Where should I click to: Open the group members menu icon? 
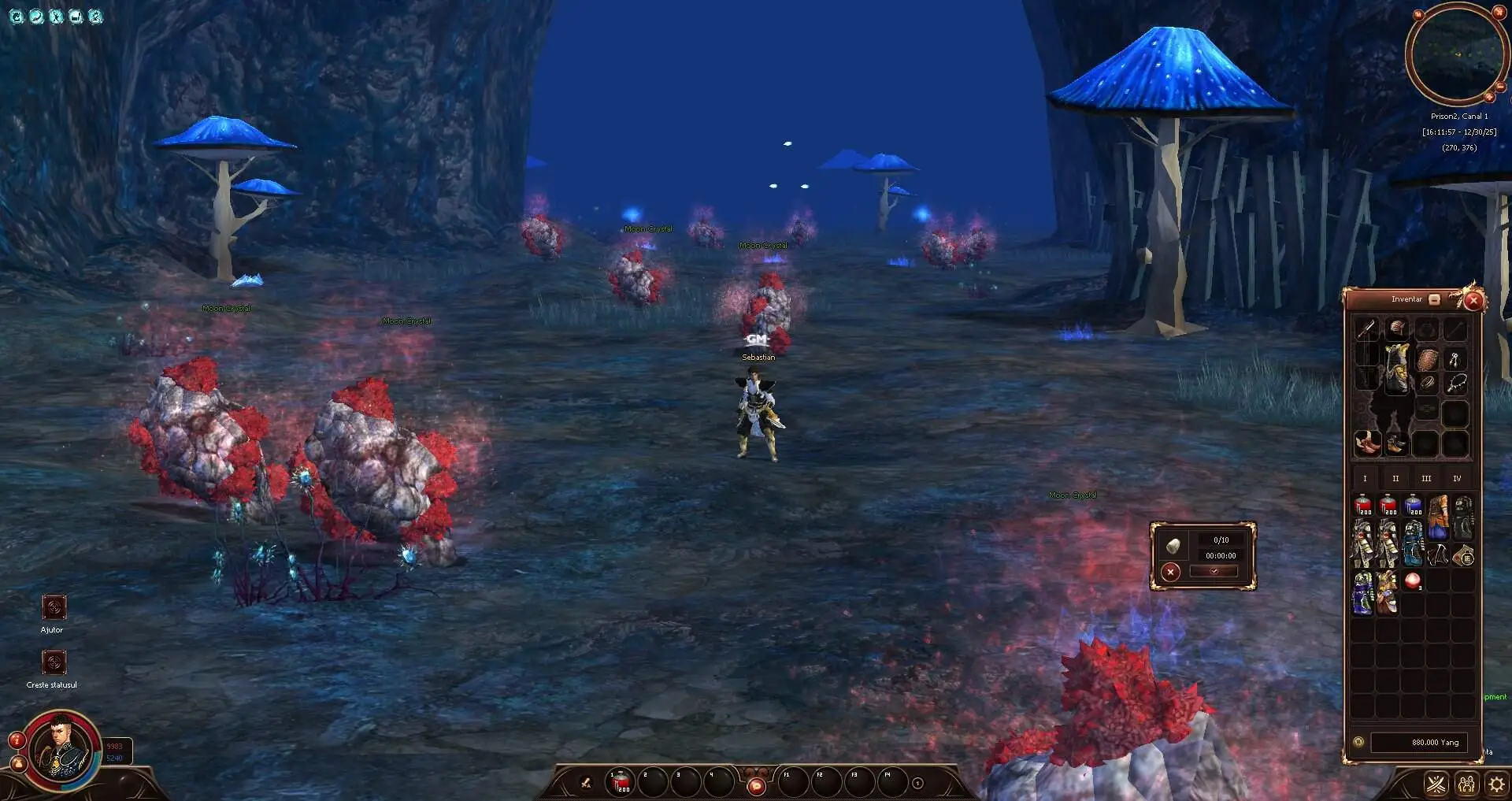(1466, 784)
